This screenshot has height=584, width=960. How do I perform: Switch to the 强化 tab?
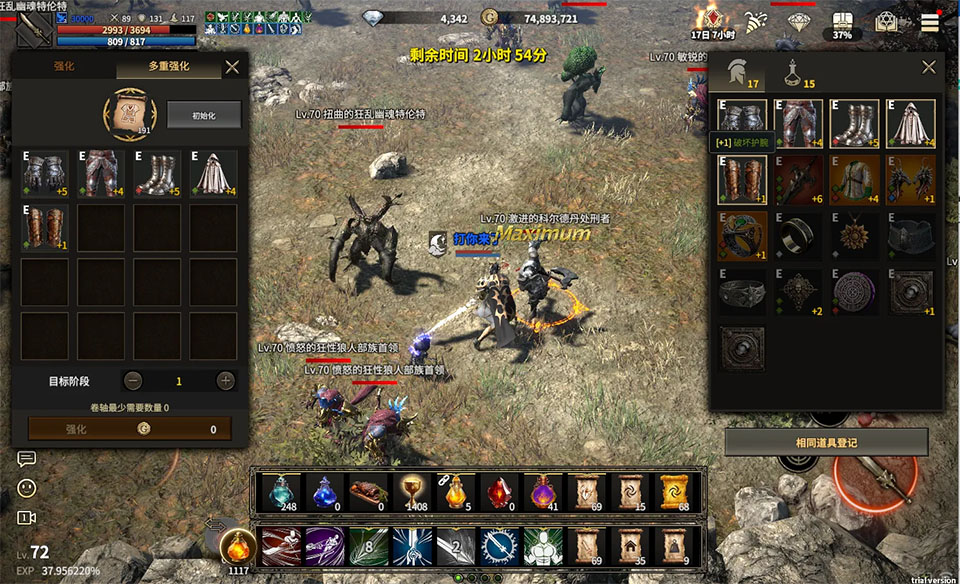tap(63, 67)
